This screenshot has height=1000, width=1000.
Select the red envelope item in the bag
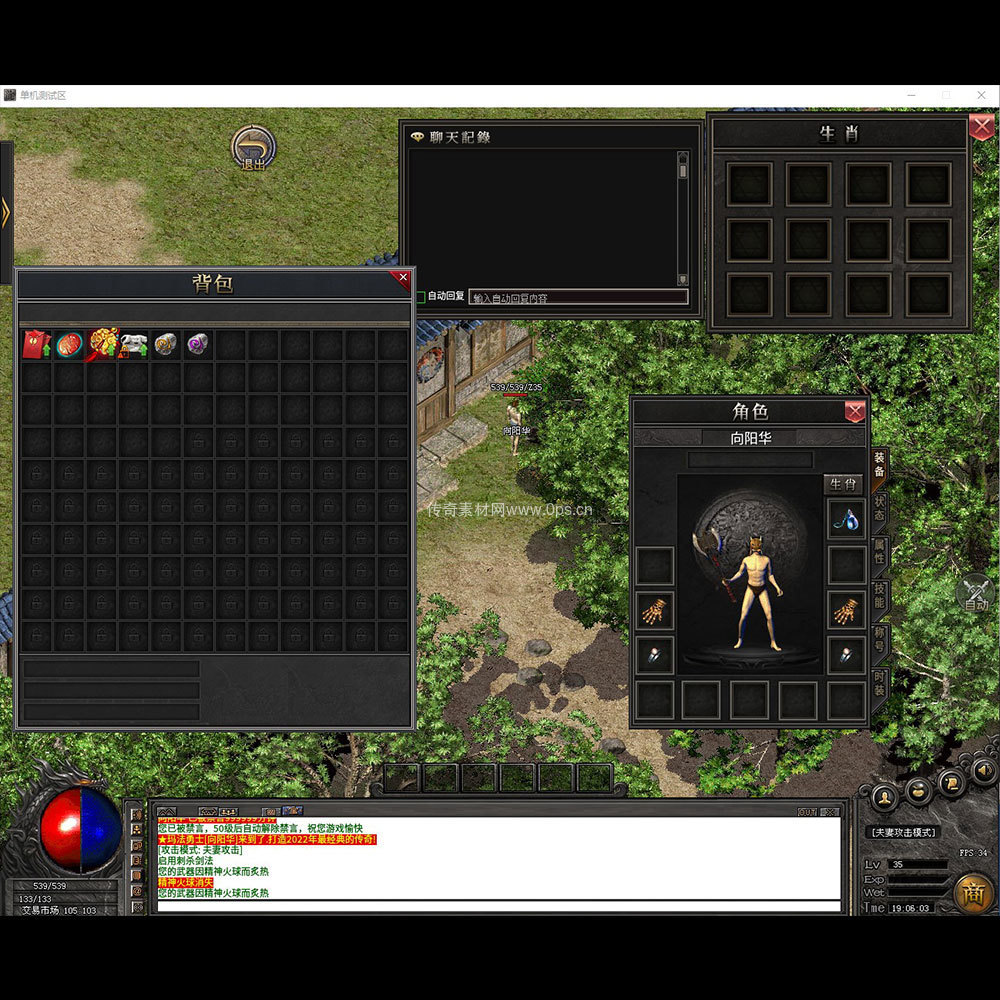(x=36, y=345)
